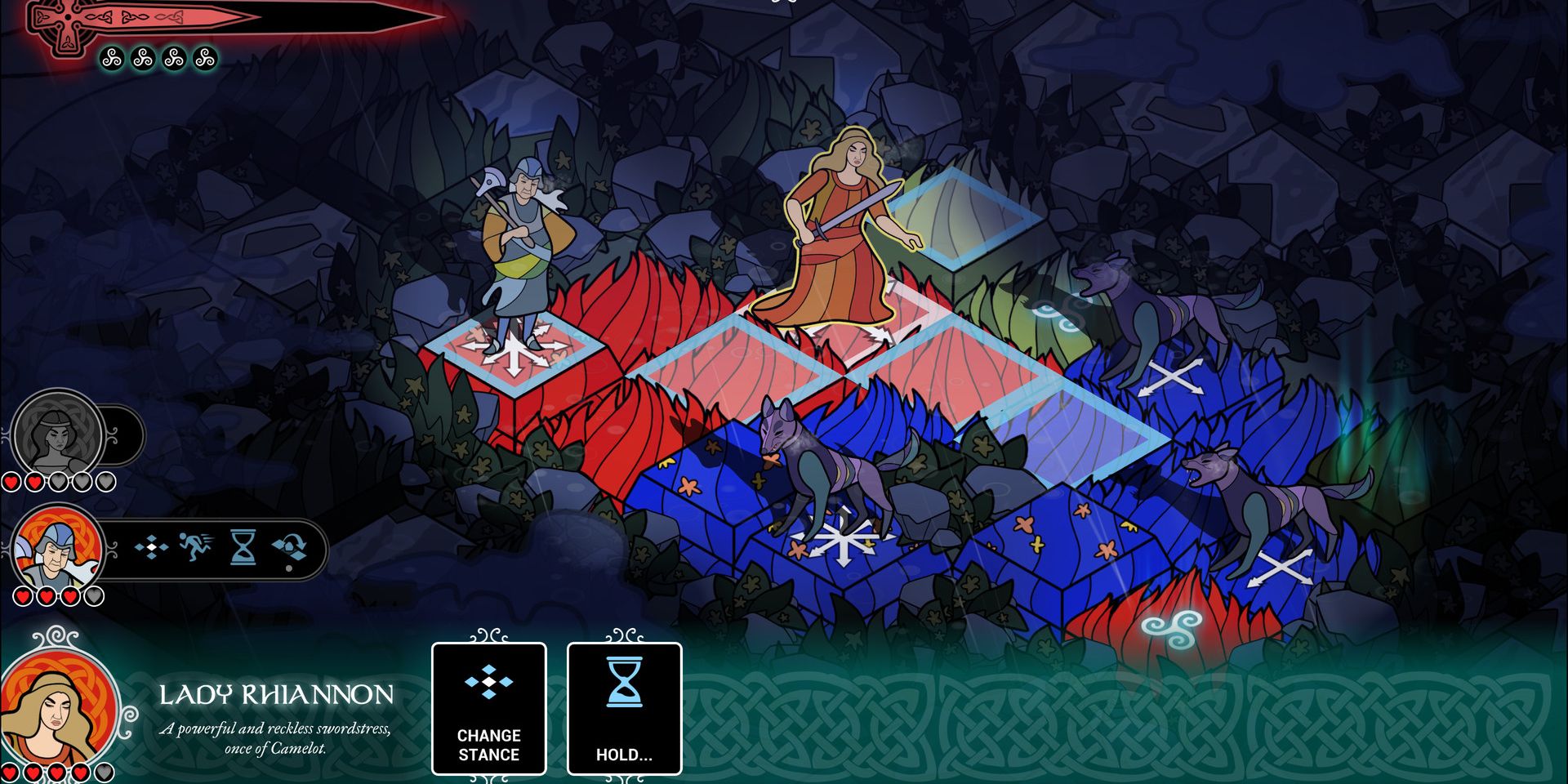This screenshot has width=1568, height=784.
Task: Select the Hold action button
Action: click(624, 708)
